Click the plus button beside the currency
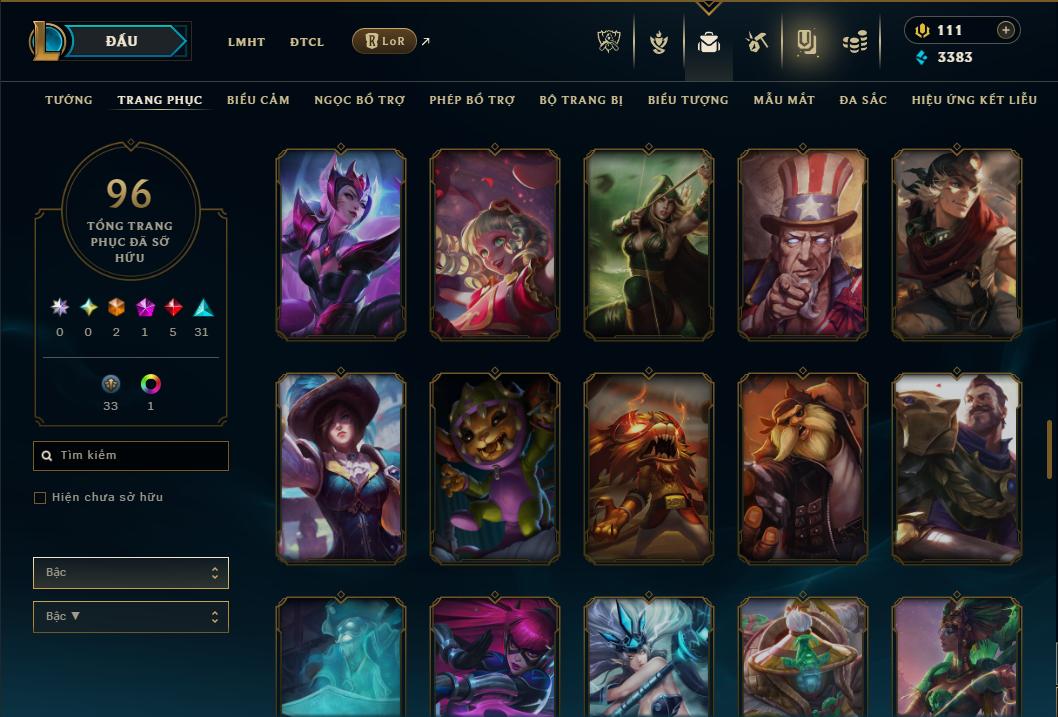Screen dimensions: 1058x717 (x=1006, y=30)
